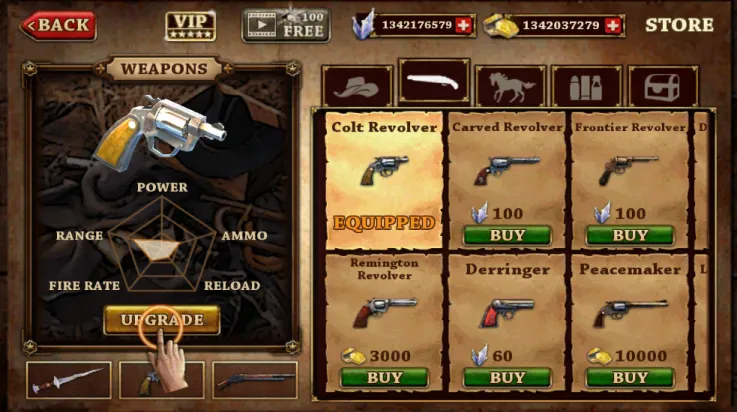Buy the Derringer for 60 silver
The height and width of the screenshot is (412, 737).
coord(507,377)
